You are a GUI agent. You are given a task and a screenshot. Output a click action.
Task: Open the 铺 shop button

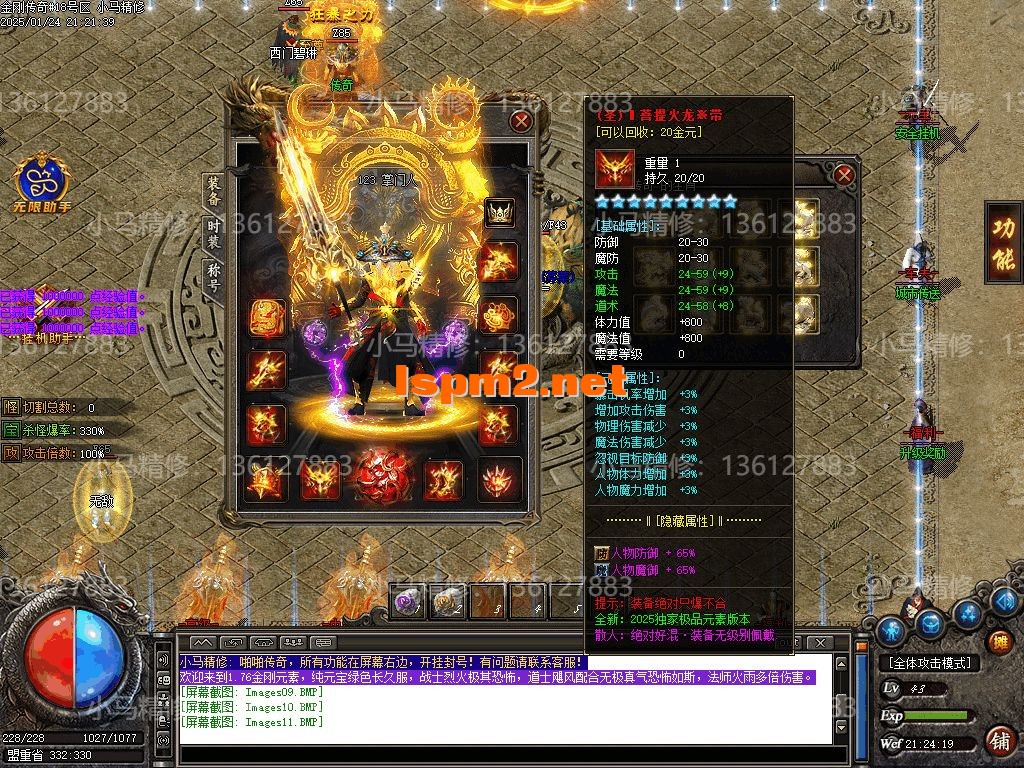pos(997,740)
